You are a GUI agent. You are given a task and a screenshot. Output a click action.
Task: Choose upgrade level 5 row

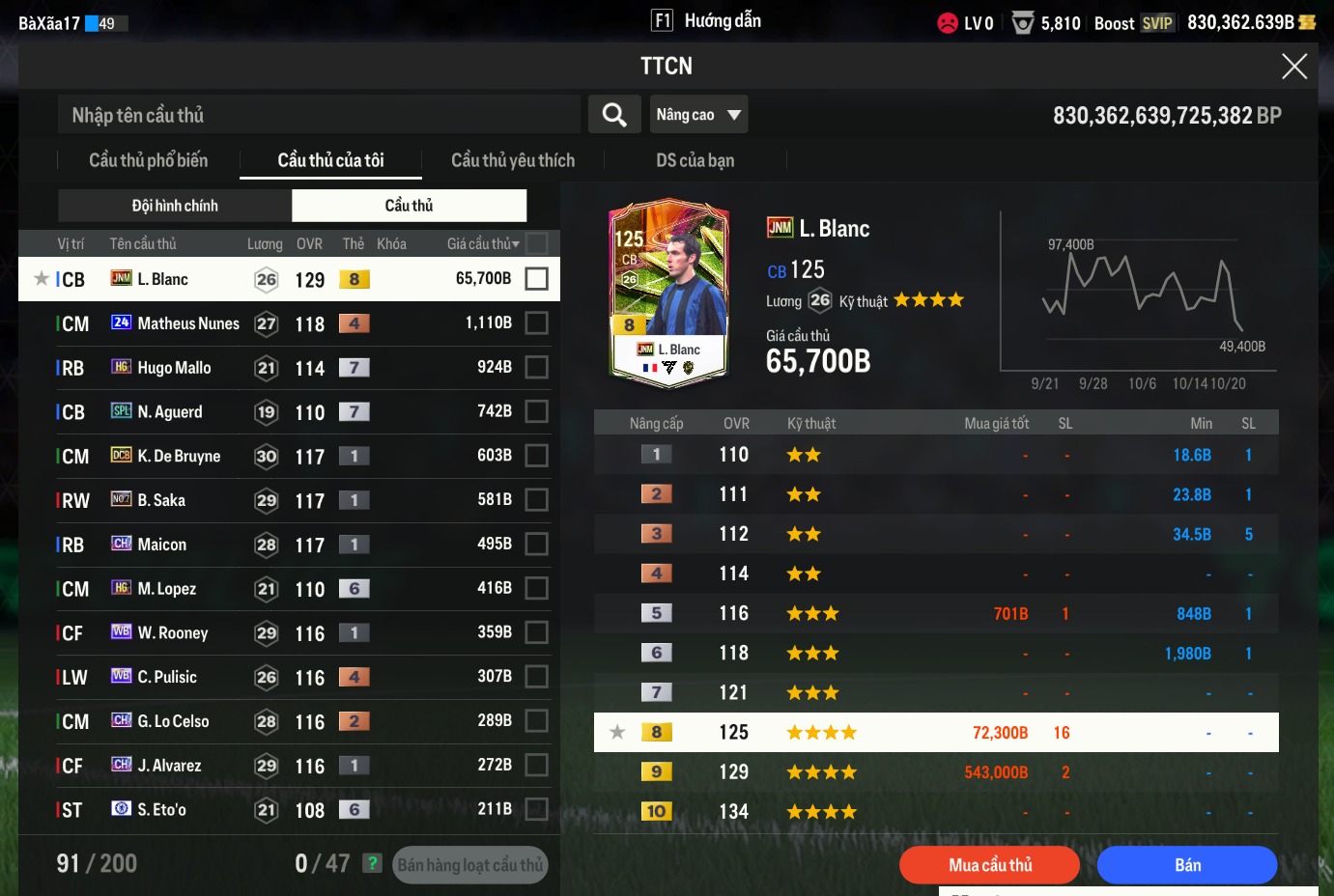935,613
